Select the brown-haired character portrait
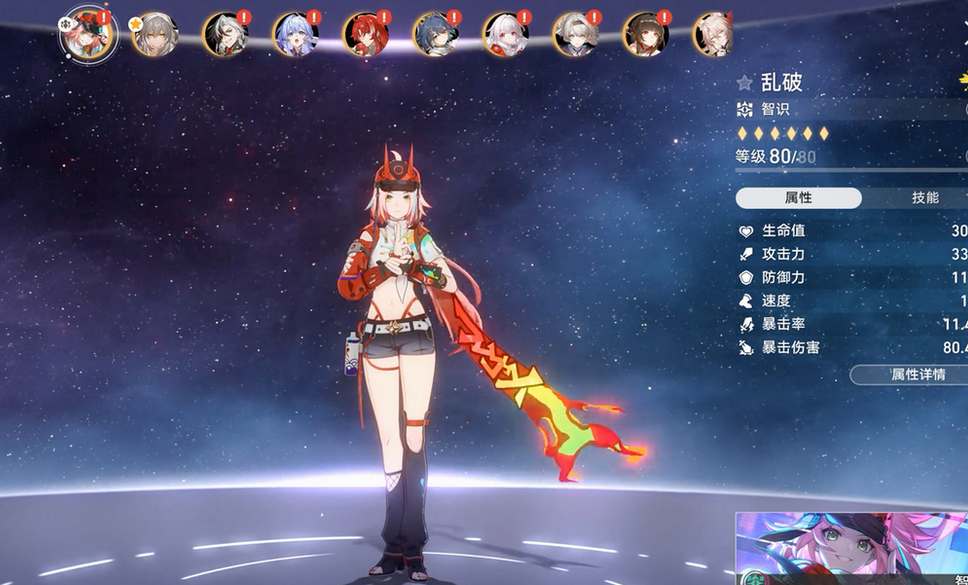The width and height of the screenshot is (968, 585). coord(645,34)
